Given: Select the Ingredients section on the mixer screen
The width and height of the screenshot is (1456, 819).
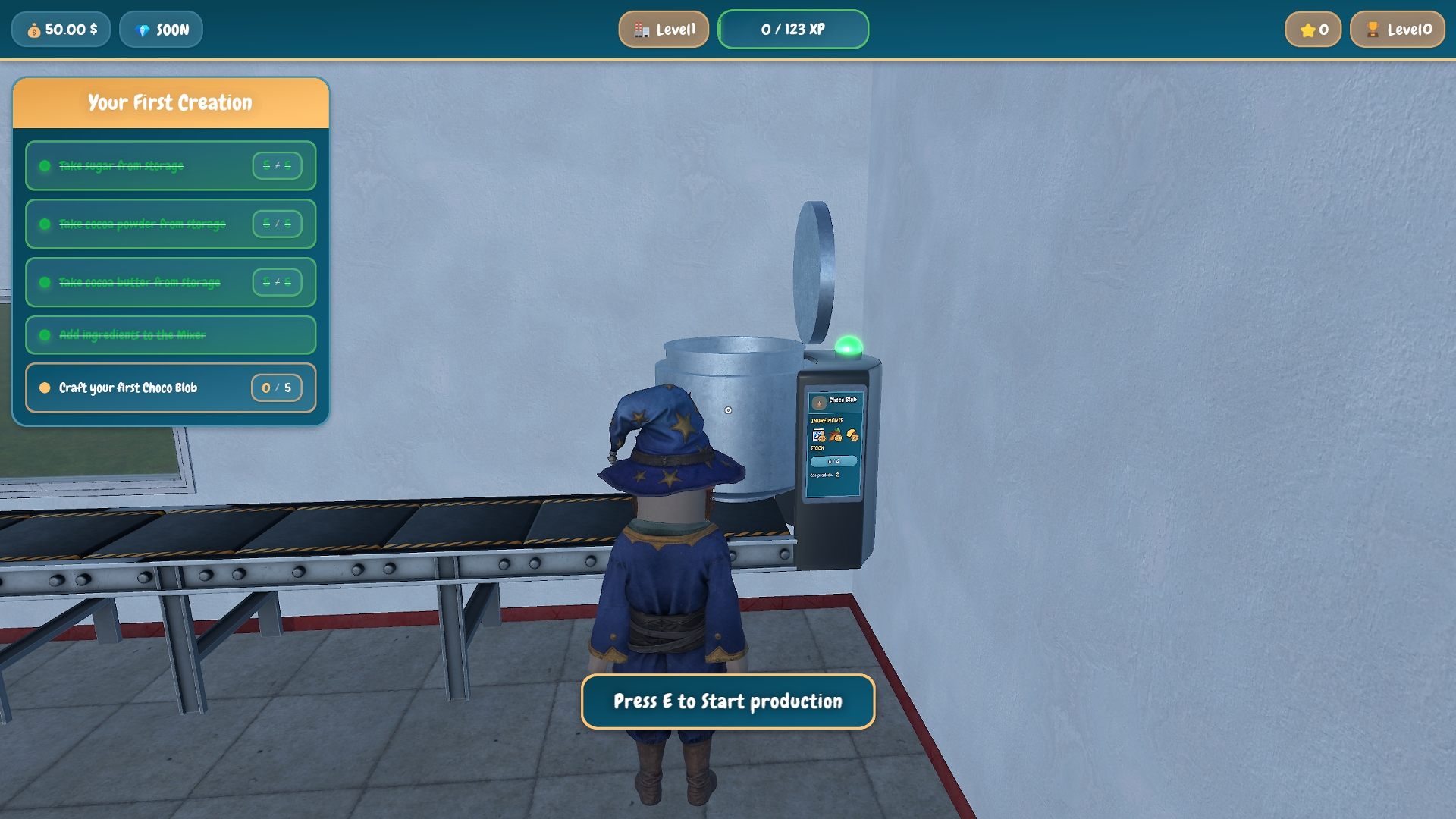Looking at the screenshot, I should (827, 419).
